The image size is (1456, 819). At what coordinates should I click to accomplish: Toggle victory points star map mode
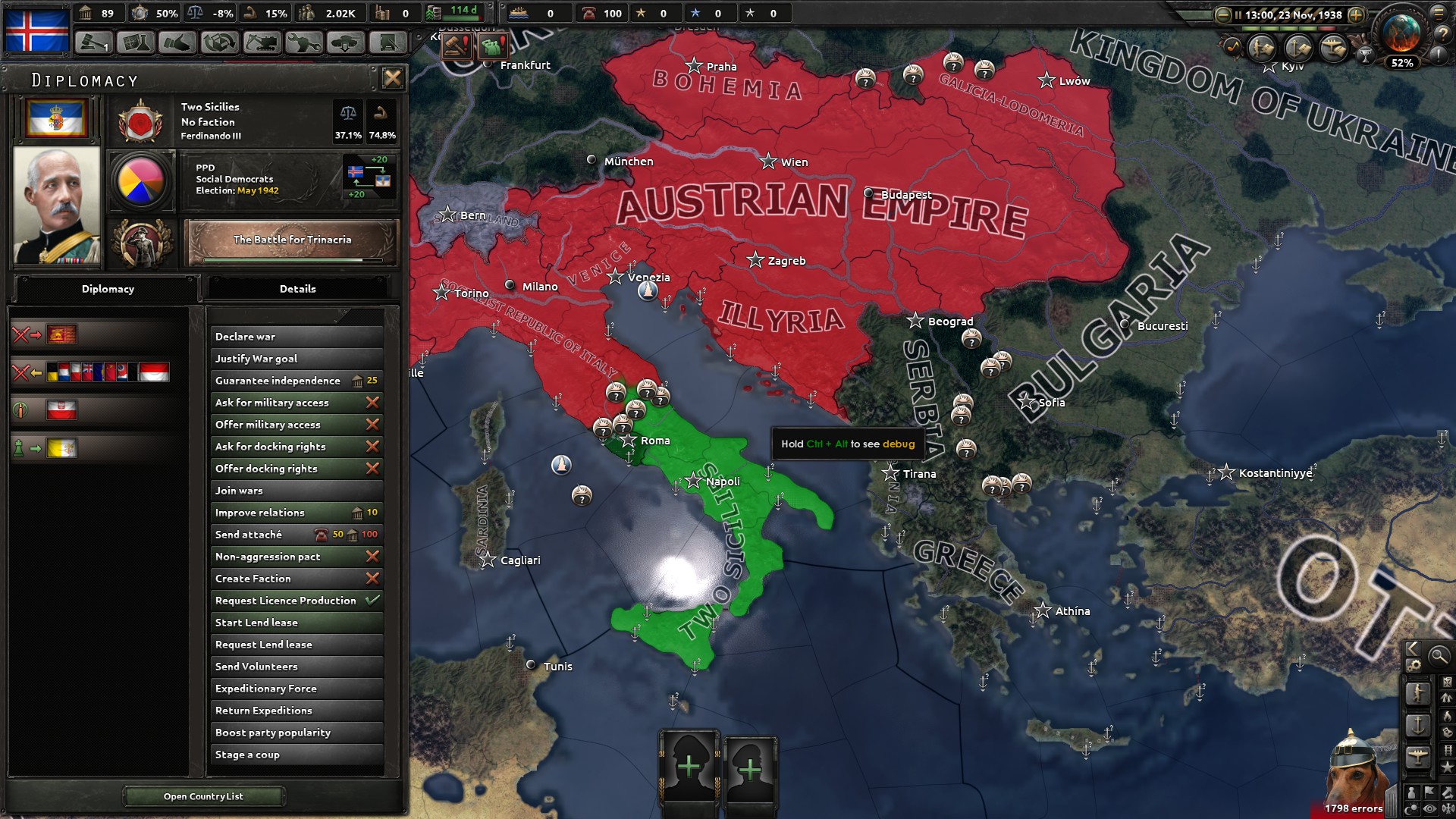point(1447,765)
